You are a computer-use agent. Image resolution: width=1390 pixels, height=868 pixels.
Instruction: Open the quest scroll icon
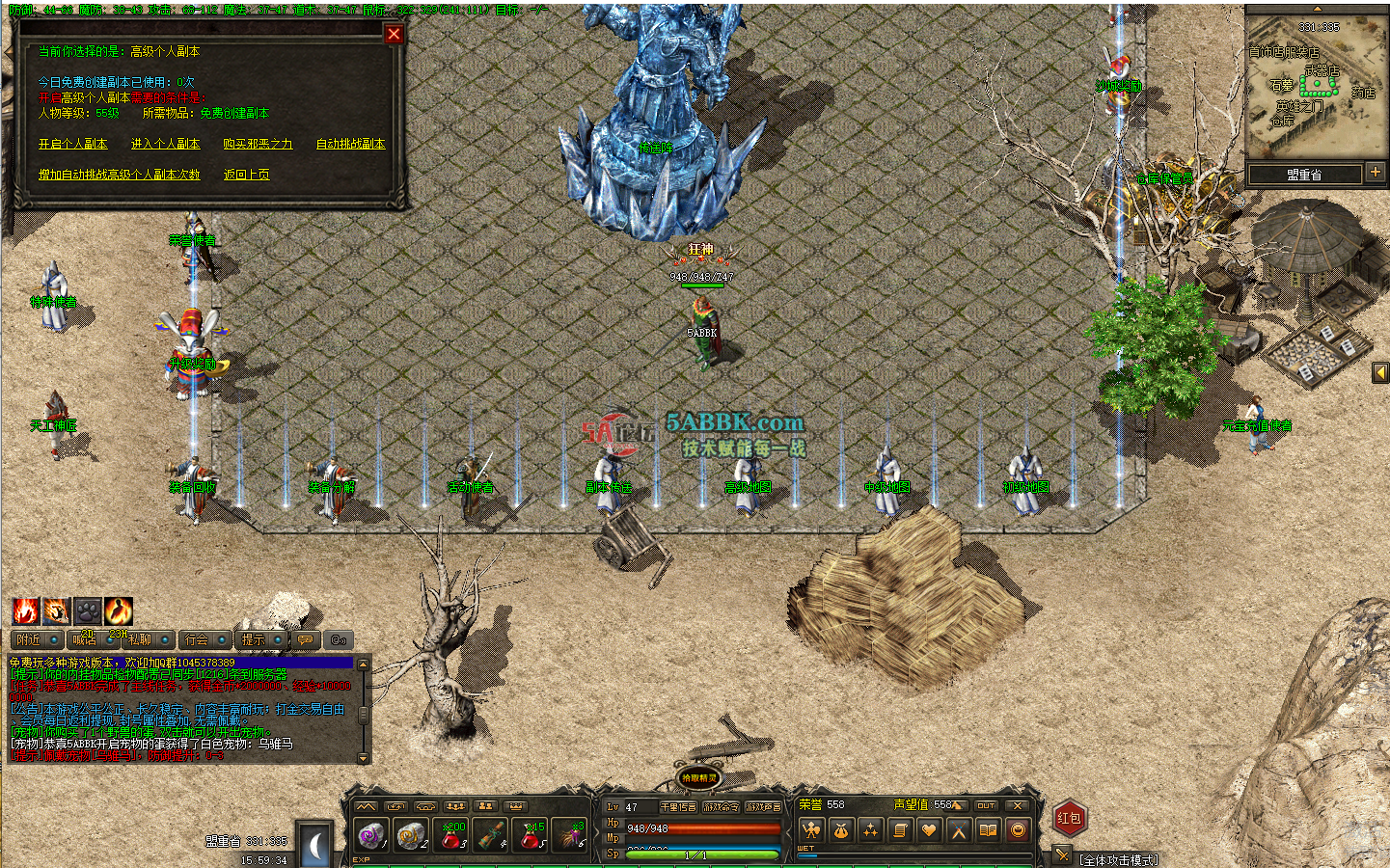(x=901, y=829)
